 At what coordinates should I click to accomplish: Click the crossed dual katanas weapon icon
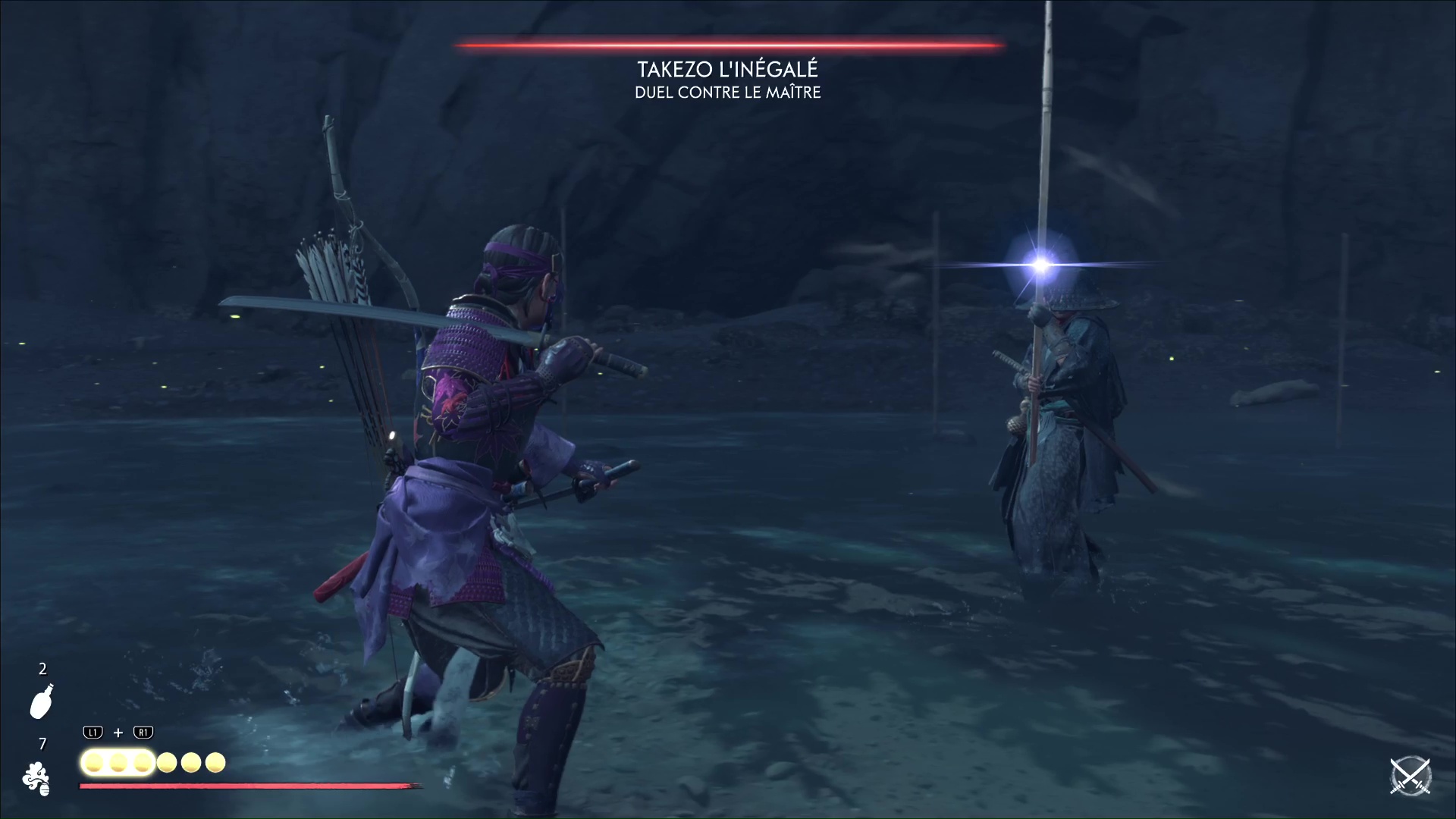pos(1410,777)
